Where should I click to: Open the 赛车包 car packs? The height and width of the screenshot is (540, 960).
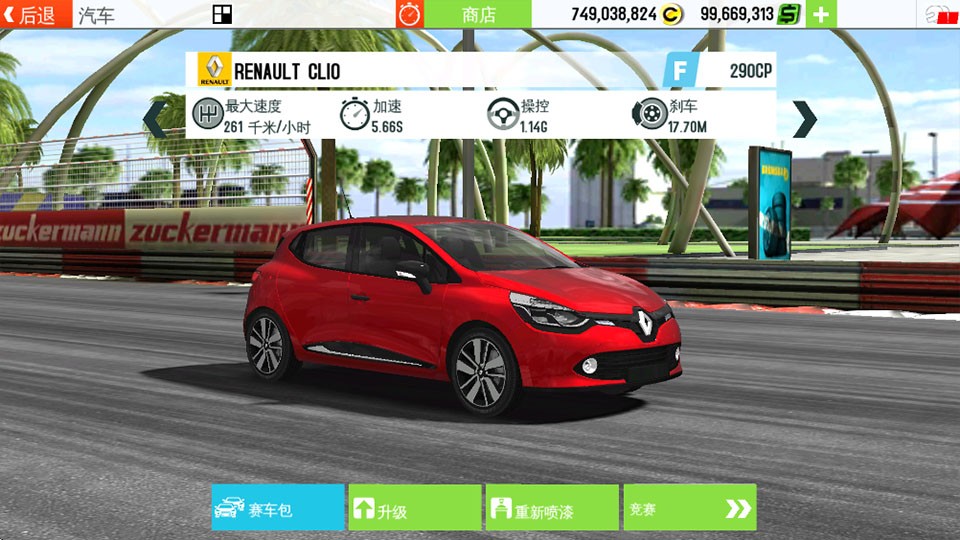(x=277, y=508)
